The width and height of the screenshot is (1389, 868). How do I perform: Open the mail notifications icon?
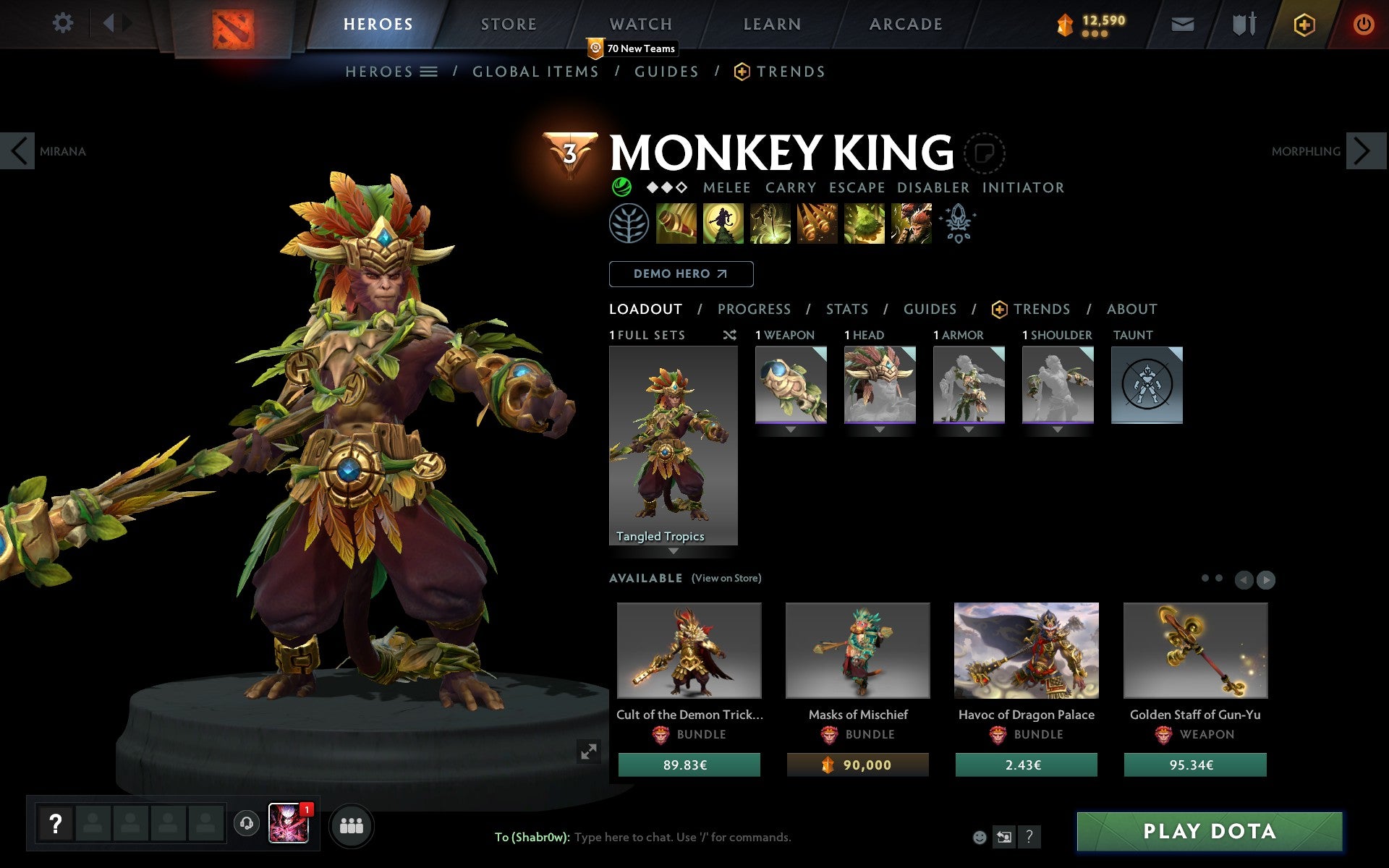1181,23
